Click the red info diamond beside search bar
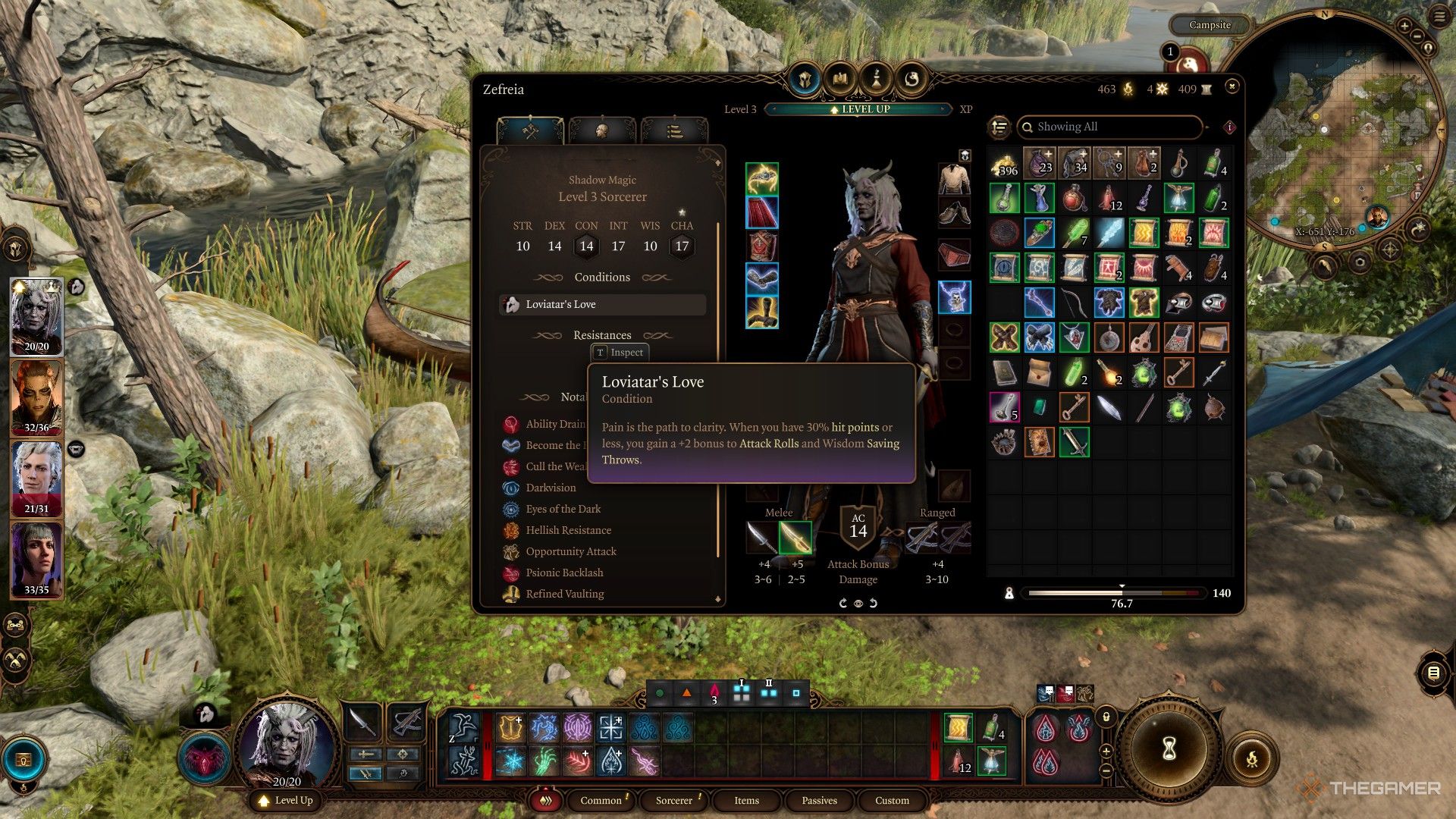 tap(1228, 127)
